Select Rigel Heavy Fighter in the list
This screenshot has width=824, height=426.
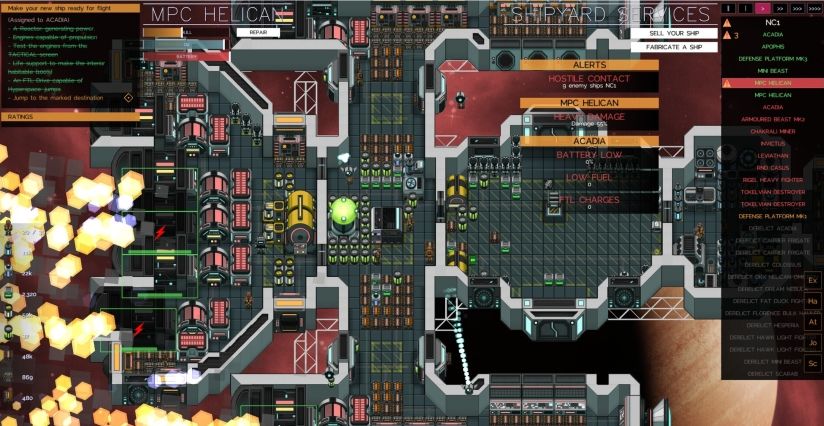[x=772, y=179]
